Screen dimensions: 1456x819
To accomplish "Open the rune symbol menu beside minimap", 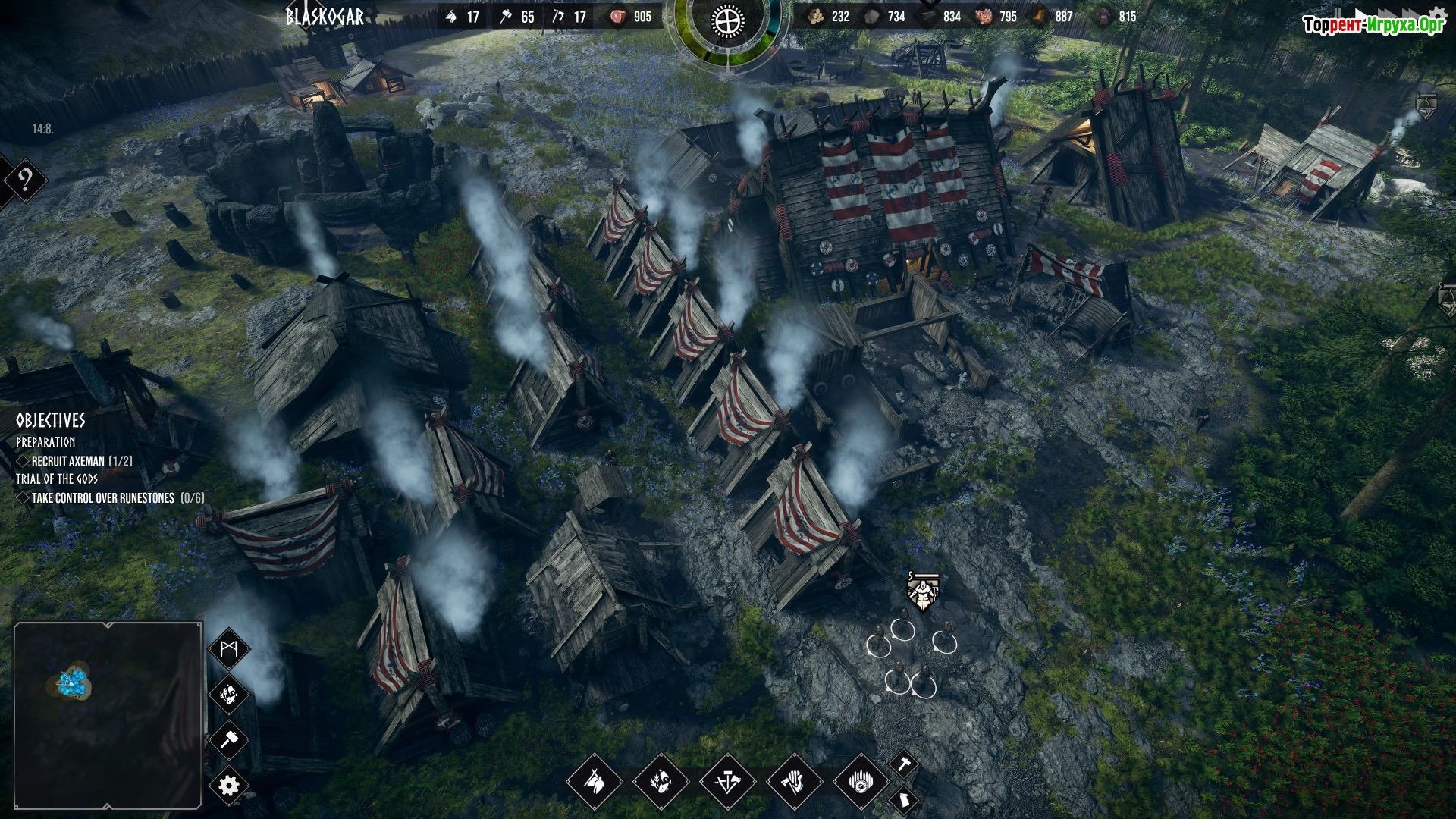I will 228,650.
